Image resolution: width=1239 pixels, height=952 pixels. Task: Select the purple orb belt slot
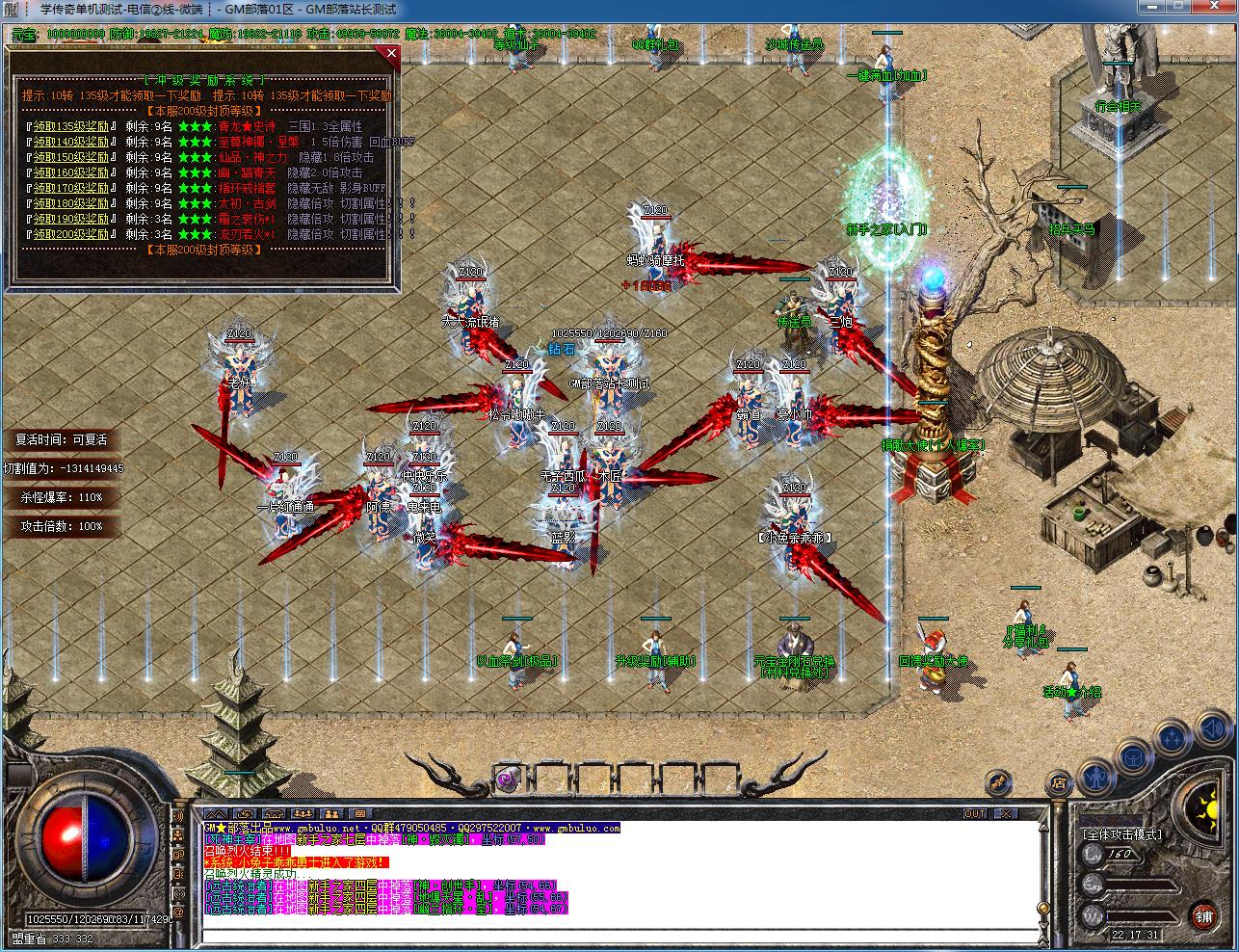(x=508, y=778)
